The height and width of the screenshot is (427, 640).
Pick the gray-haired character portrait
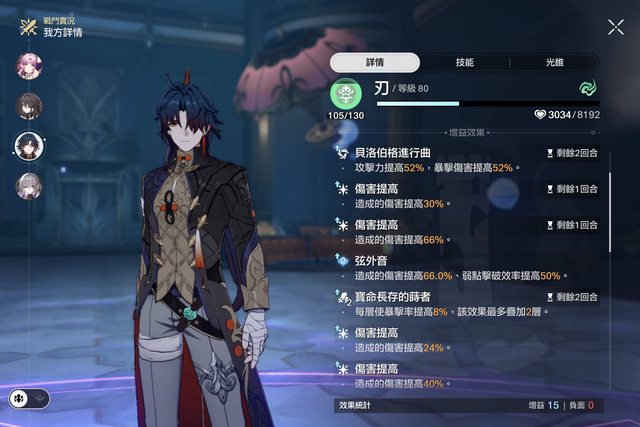pyautogui.click(x=29, y=186)
